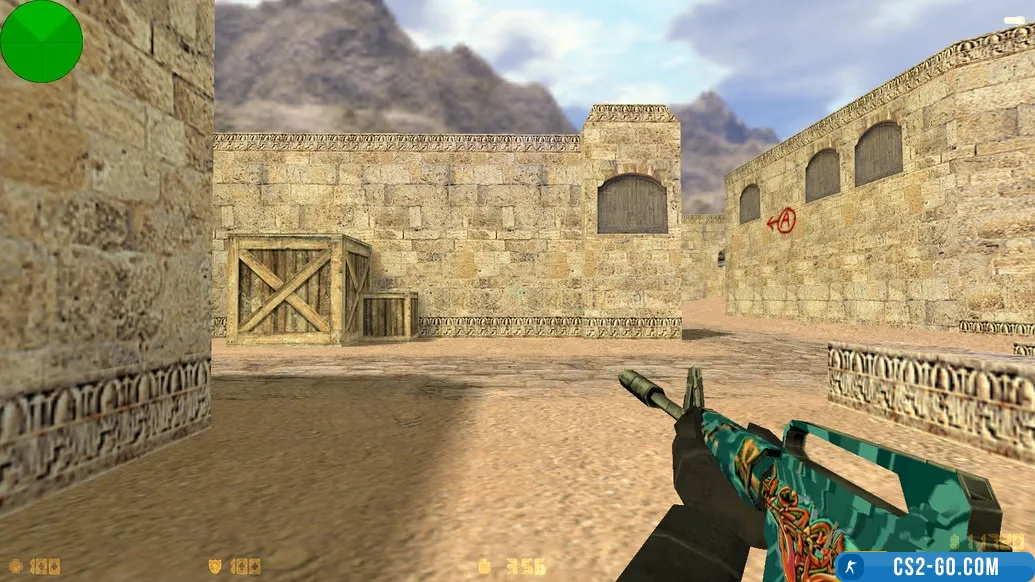The width and height of the screenshot is (1035, 582).
Task: Click the green circular radar
Action: pyautogui.click(x=41, y=41)
